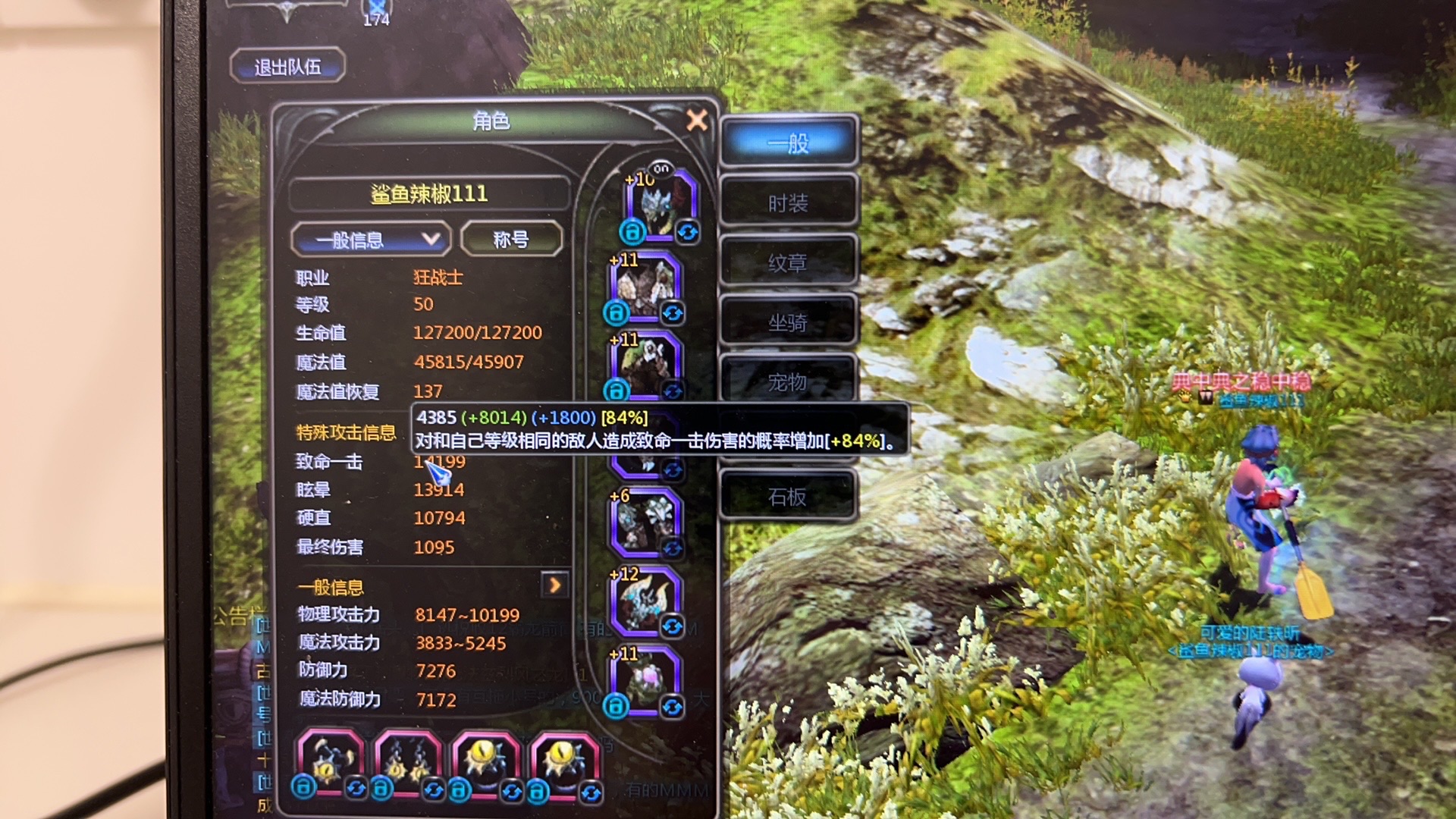Expand general info with the arrow button
The width and height of the screenshot is (1456, 819).
coord(554,585)
